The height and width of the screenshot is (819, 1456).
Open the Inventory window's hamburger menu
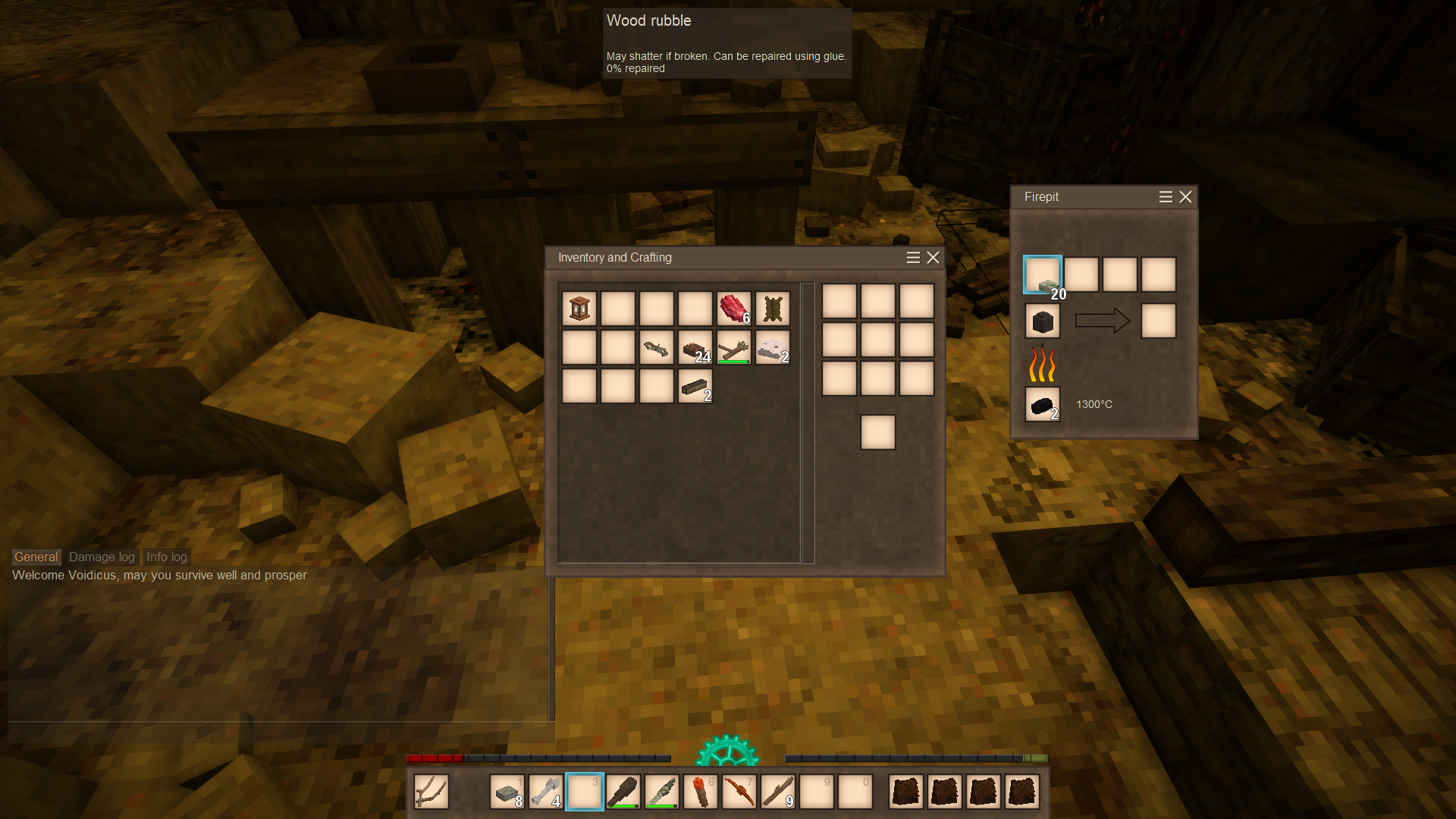(x=913, y=258)
